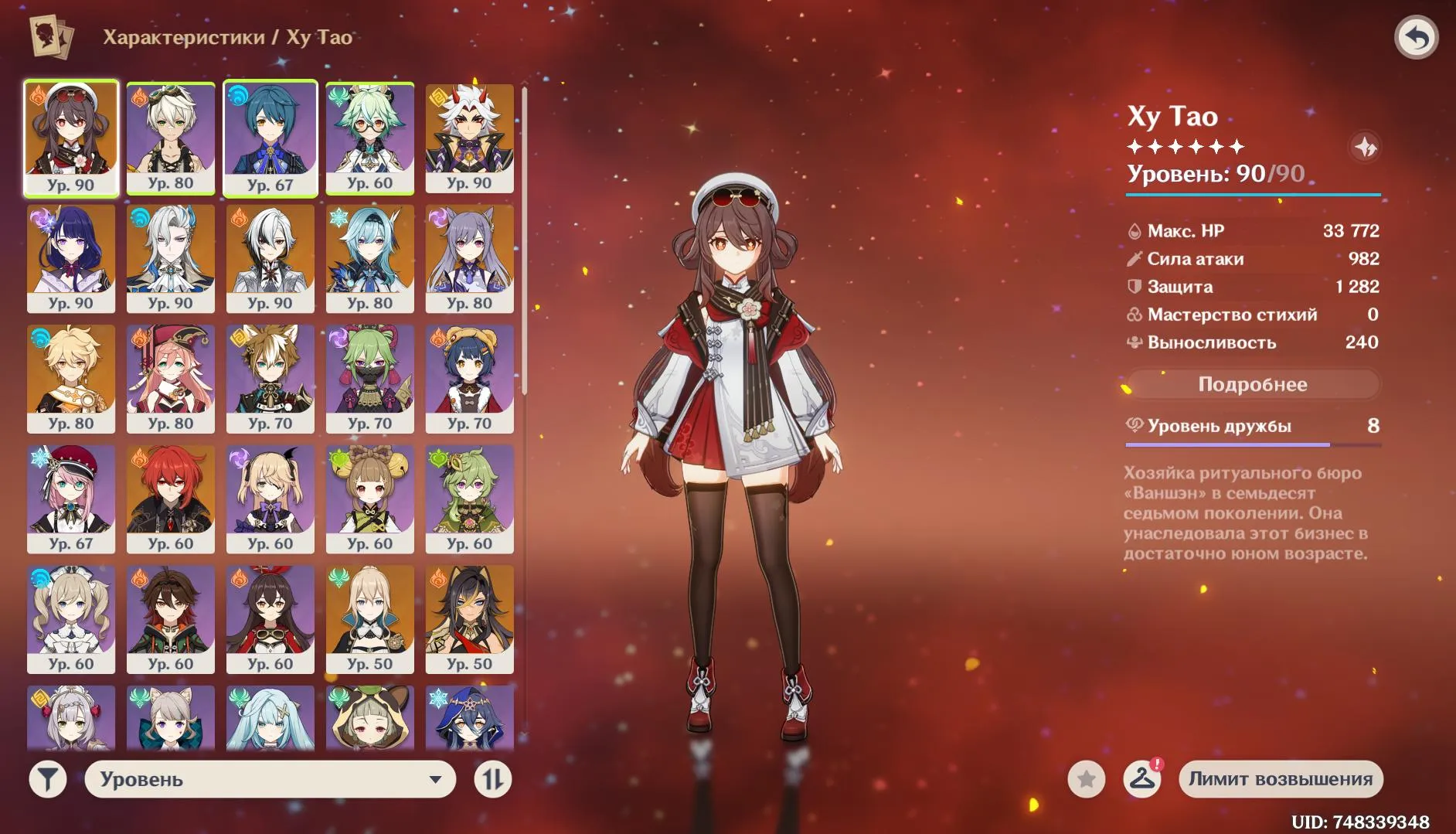Expand the level filter options list
The width and height of the screenshot is (1456, 834).
[270, 779]
